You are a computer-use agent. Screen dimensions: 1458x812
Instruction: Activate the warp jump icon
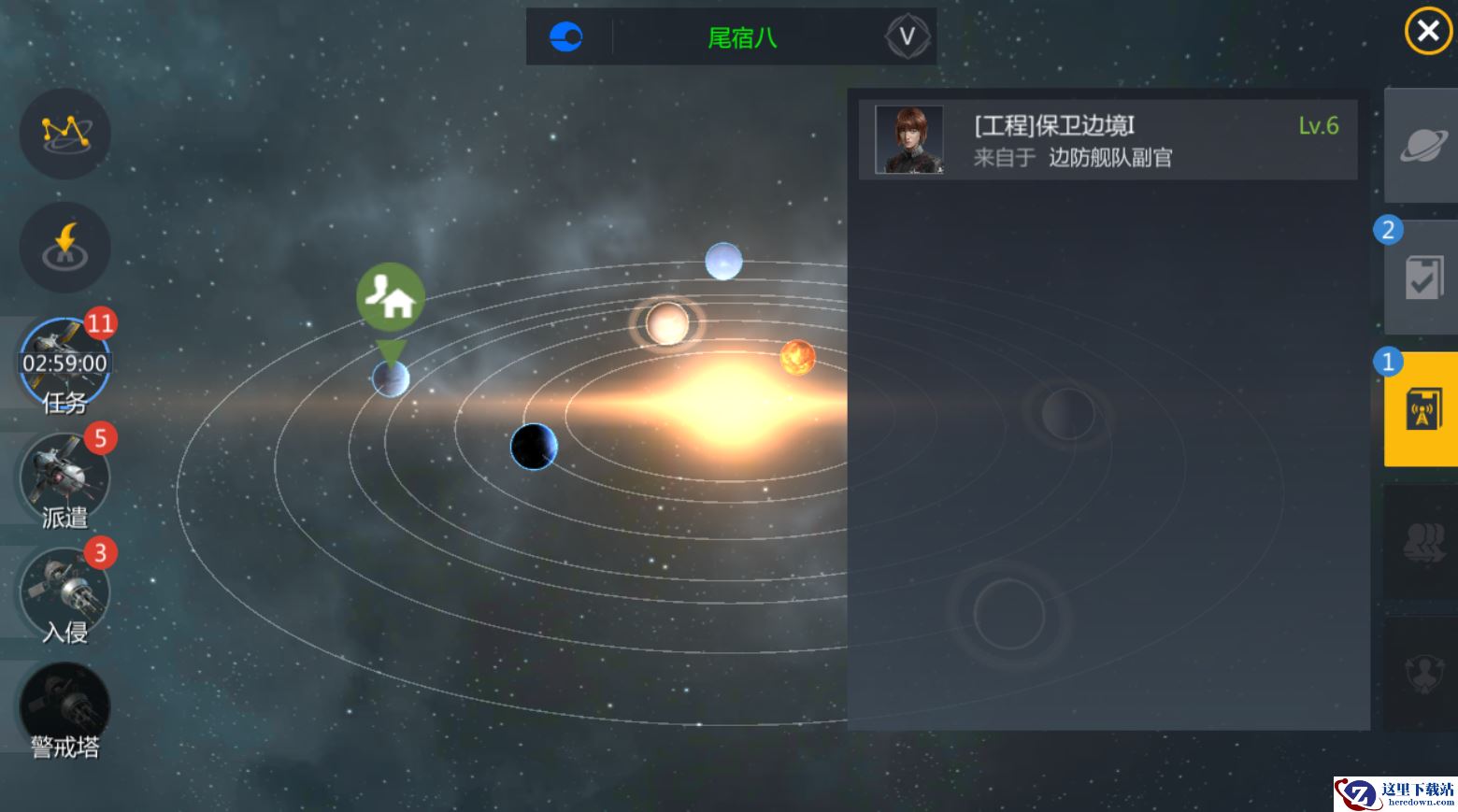(x=64, y=247)
